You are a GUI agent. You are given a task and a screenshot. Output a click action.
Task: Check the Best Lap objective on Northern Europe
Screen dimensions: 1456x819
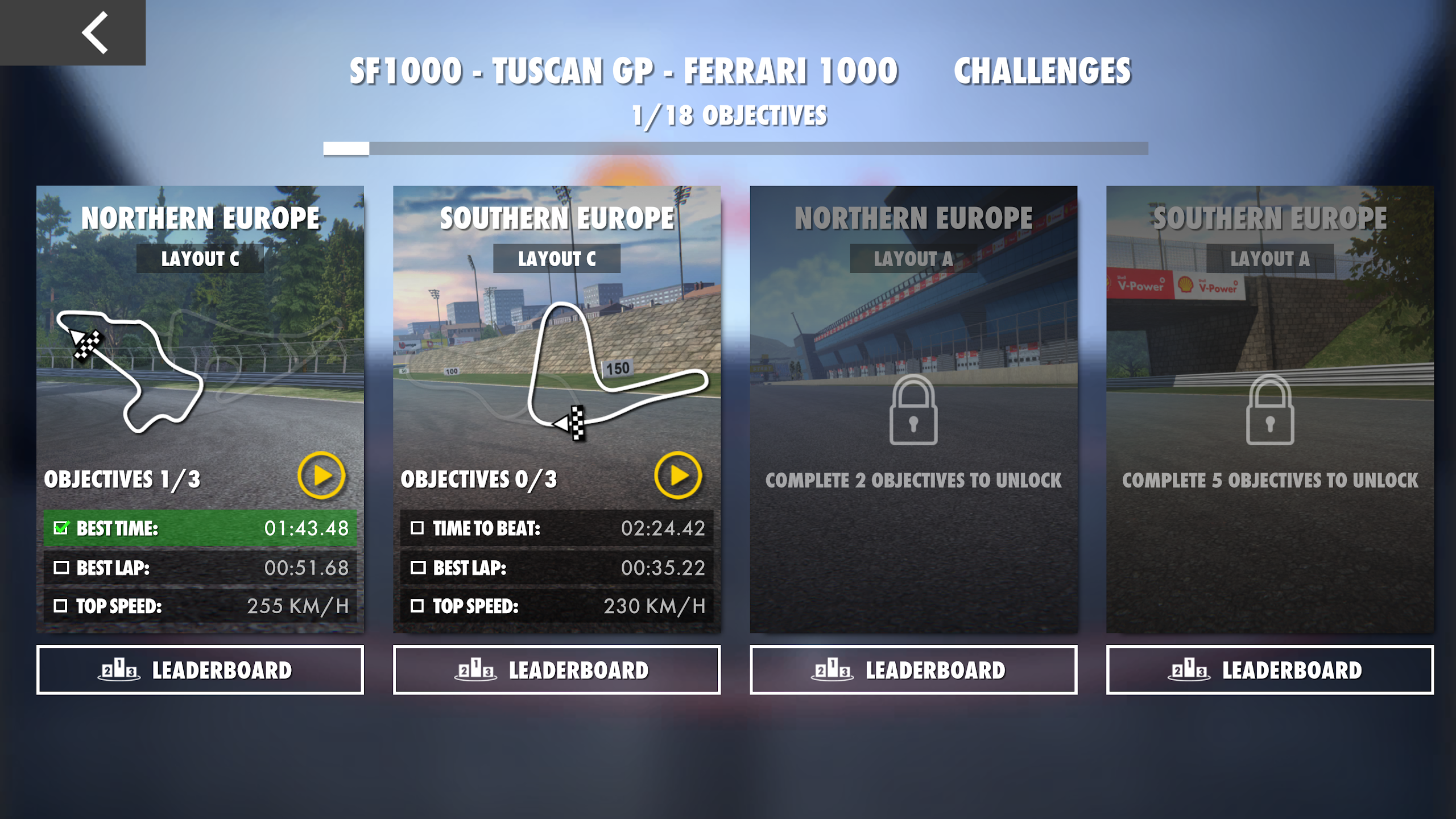click(63, 568)
